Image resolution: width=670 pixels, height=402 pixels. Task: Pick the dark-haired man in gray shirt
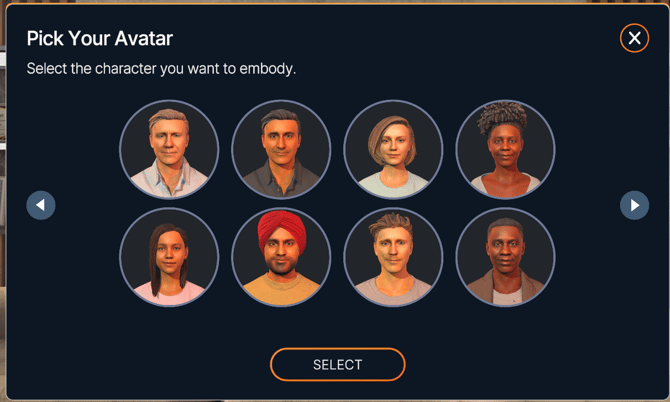click(281, 150)
